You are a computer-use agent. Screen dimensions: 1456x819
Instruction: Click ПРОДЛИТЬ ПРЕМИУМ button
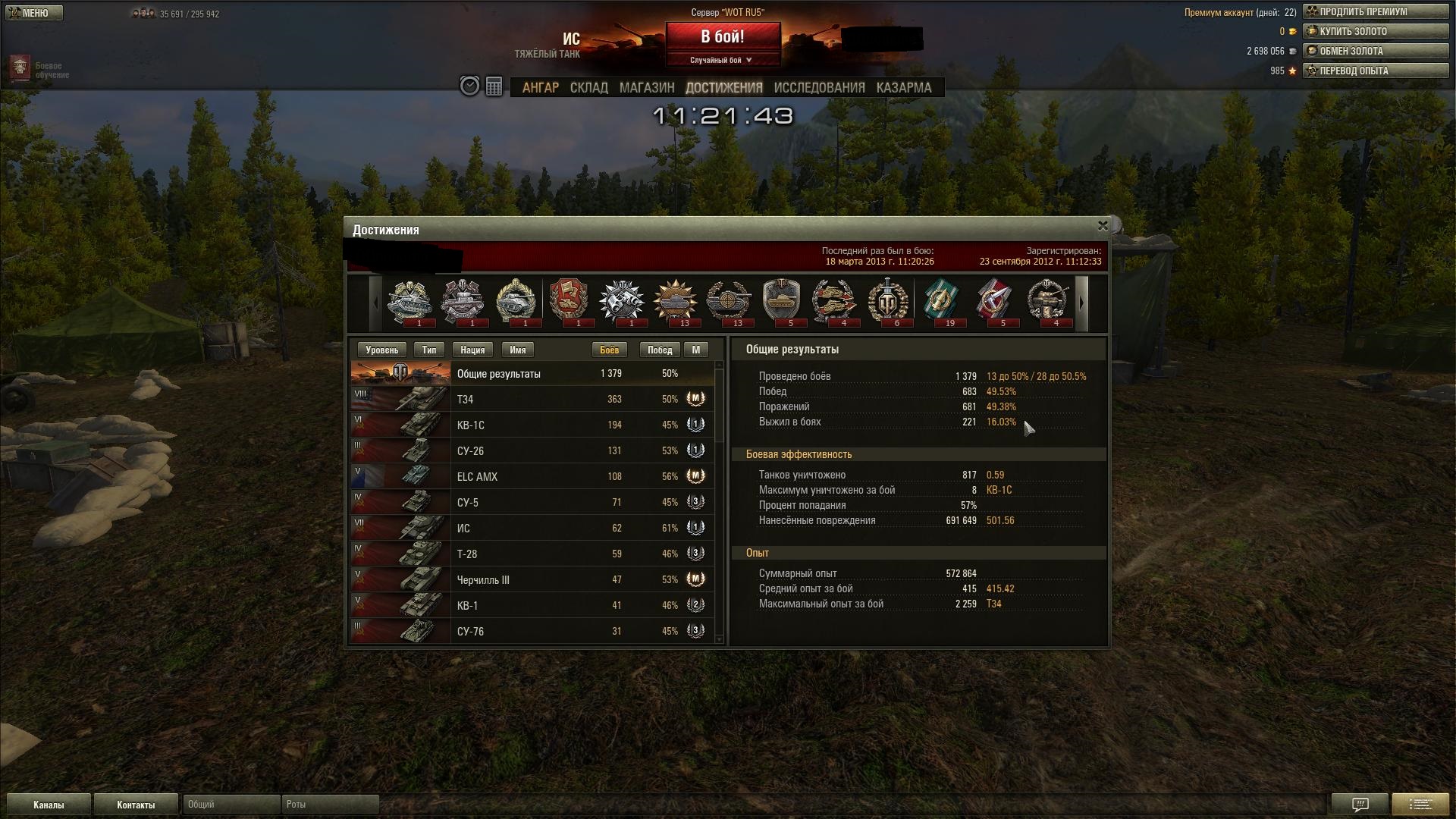[1375, 12]
